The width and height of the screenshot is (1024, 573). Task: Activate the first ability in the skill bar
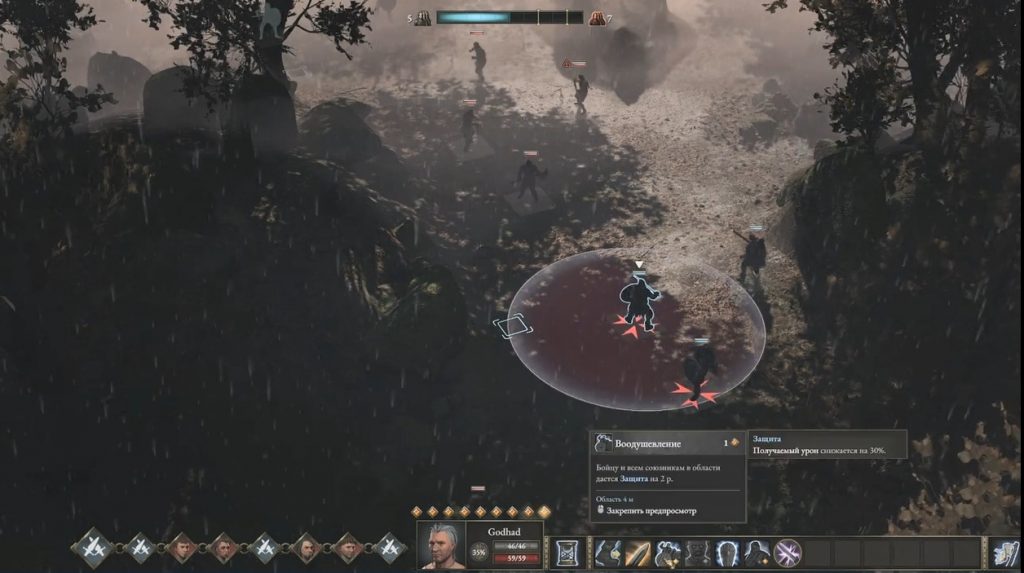(609, 552)
